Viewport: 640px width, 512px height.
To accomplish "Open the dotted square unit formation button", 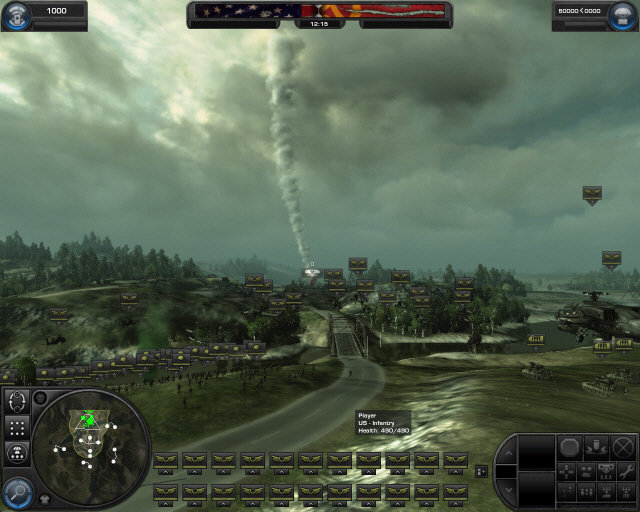I will (x=17, y=427).
